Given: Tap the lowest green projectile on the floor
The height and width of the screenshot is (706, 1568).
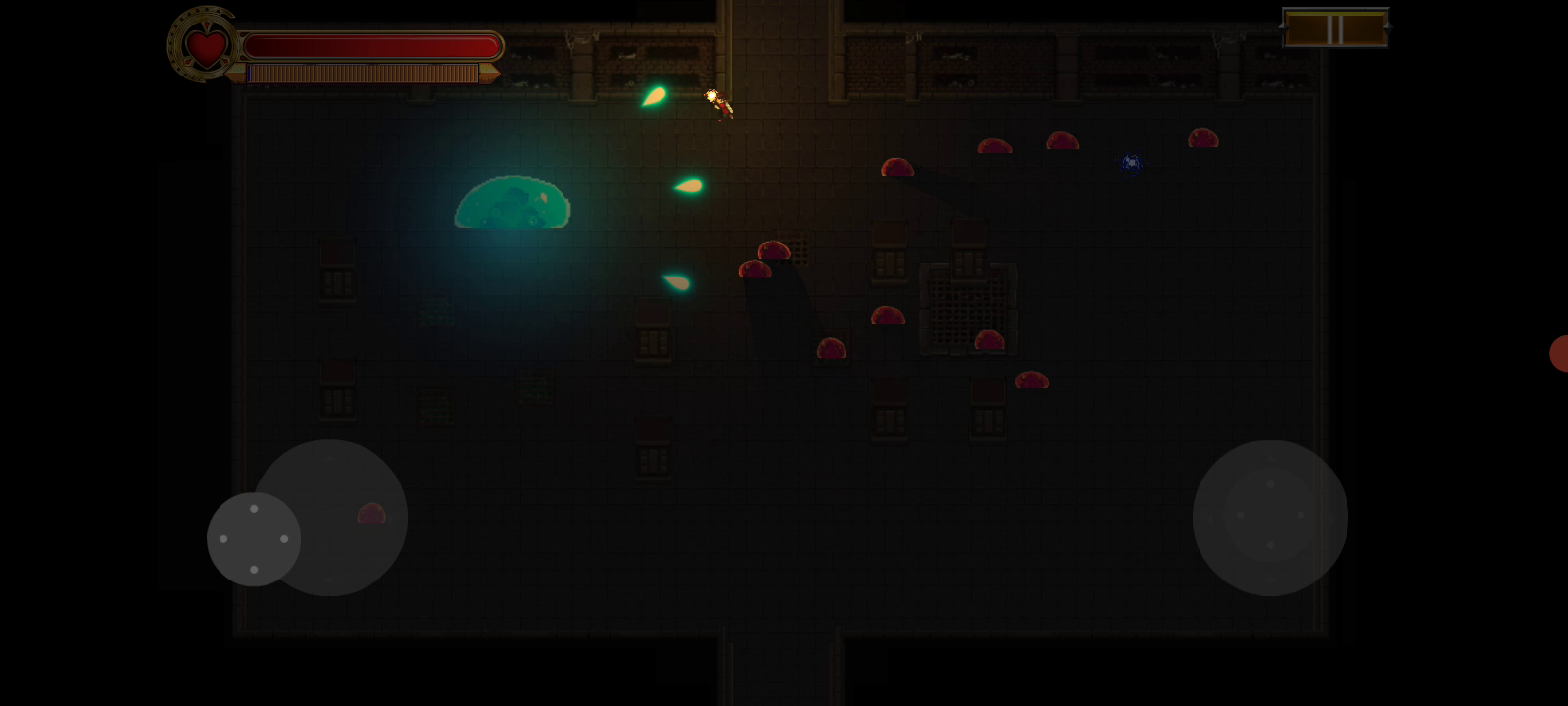Looking at the screenshot, I should point(676,283).
